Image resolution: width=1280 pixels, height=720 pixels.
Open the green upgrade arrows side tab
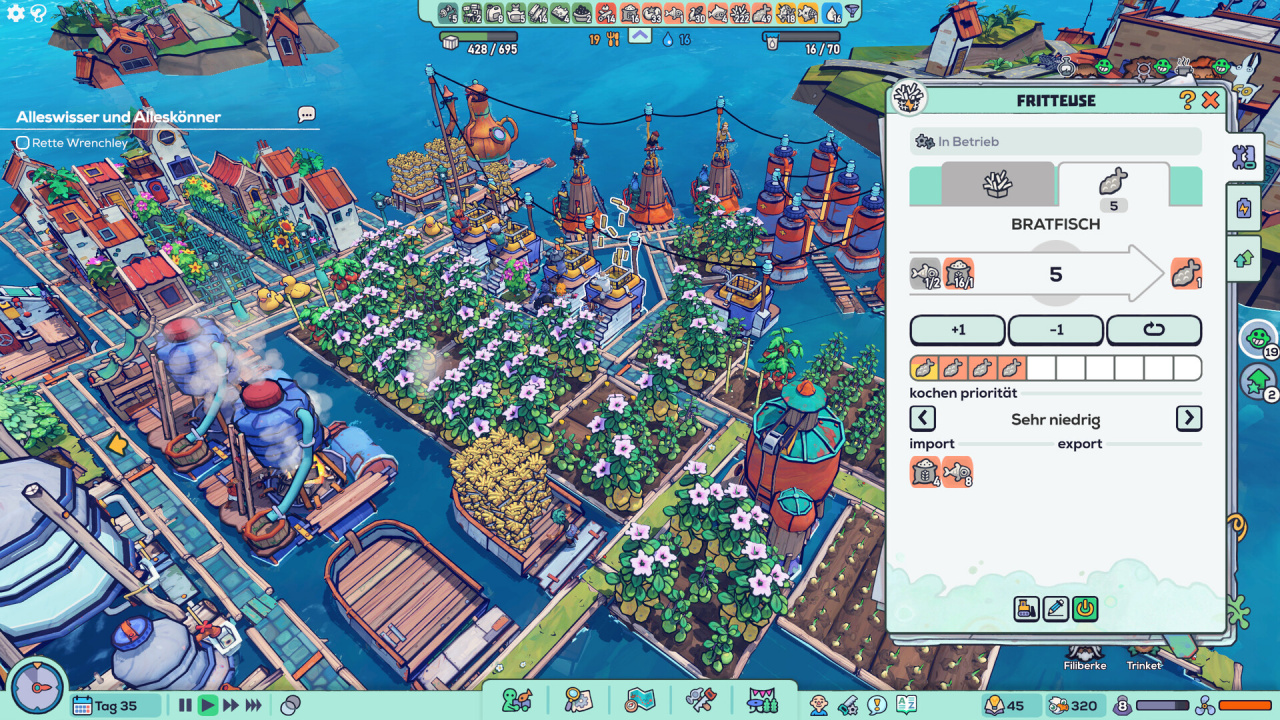point(1244,258)
